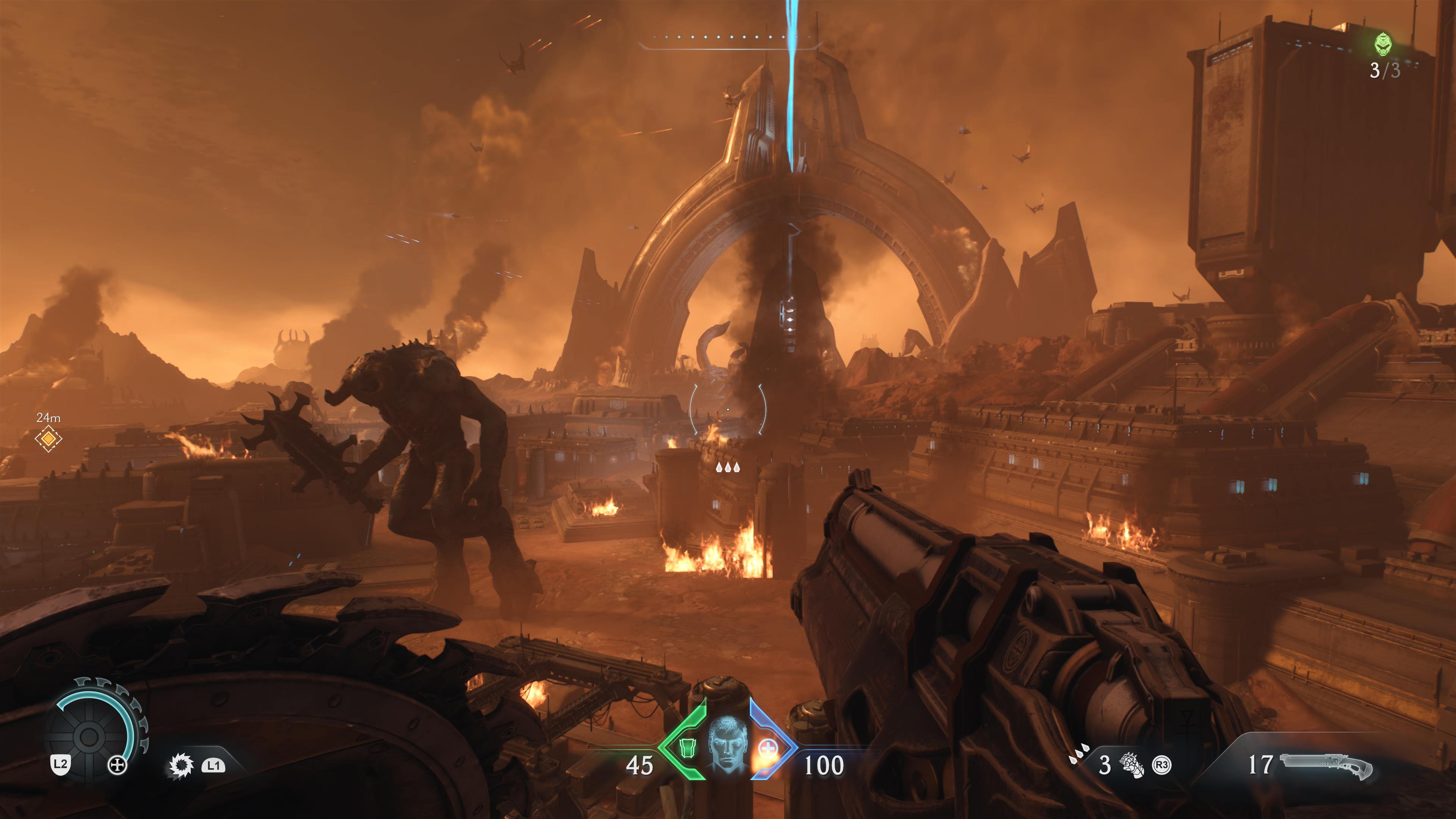The width and height of the screenshot is (1456, 819).
Task: Click the orange diamond objective marker
Action: pos(48,438)
